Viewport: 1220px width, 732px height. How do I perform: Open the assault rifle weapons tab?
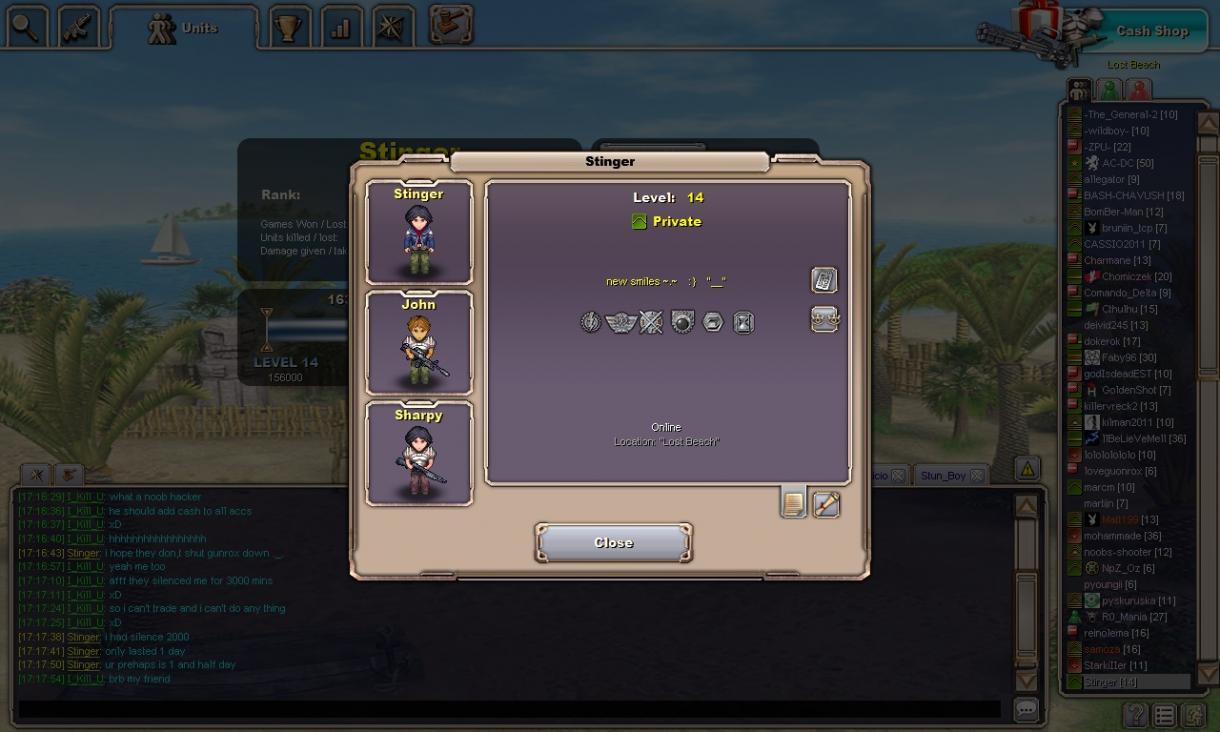78,28
